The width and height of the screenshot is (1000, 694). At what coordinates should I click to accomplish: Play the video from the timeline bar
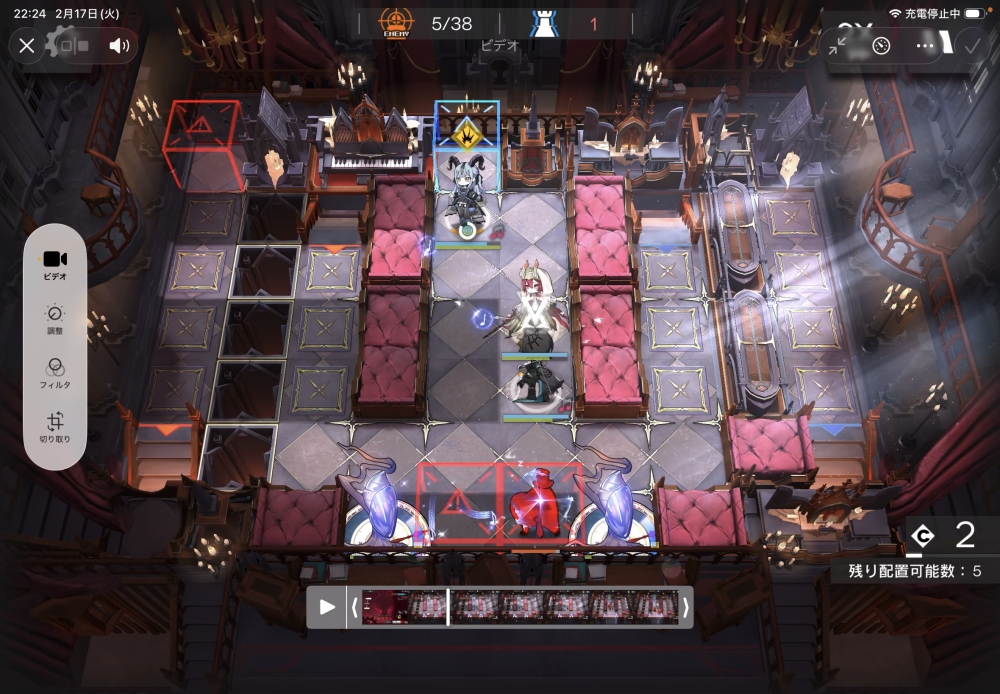(x=327, y=607)
